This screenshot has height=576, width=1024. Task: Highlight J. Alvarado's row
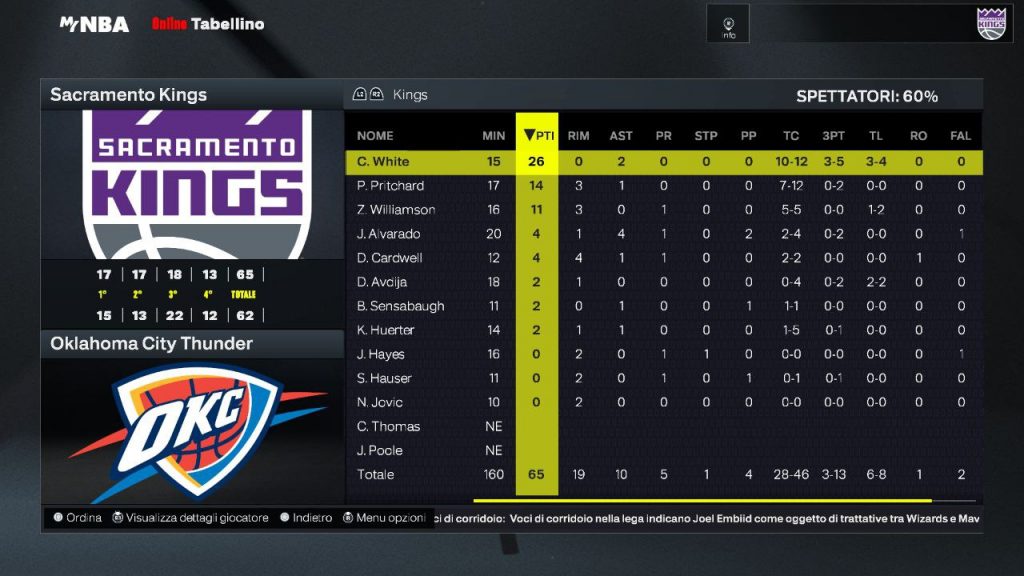(x=388, y=234)
